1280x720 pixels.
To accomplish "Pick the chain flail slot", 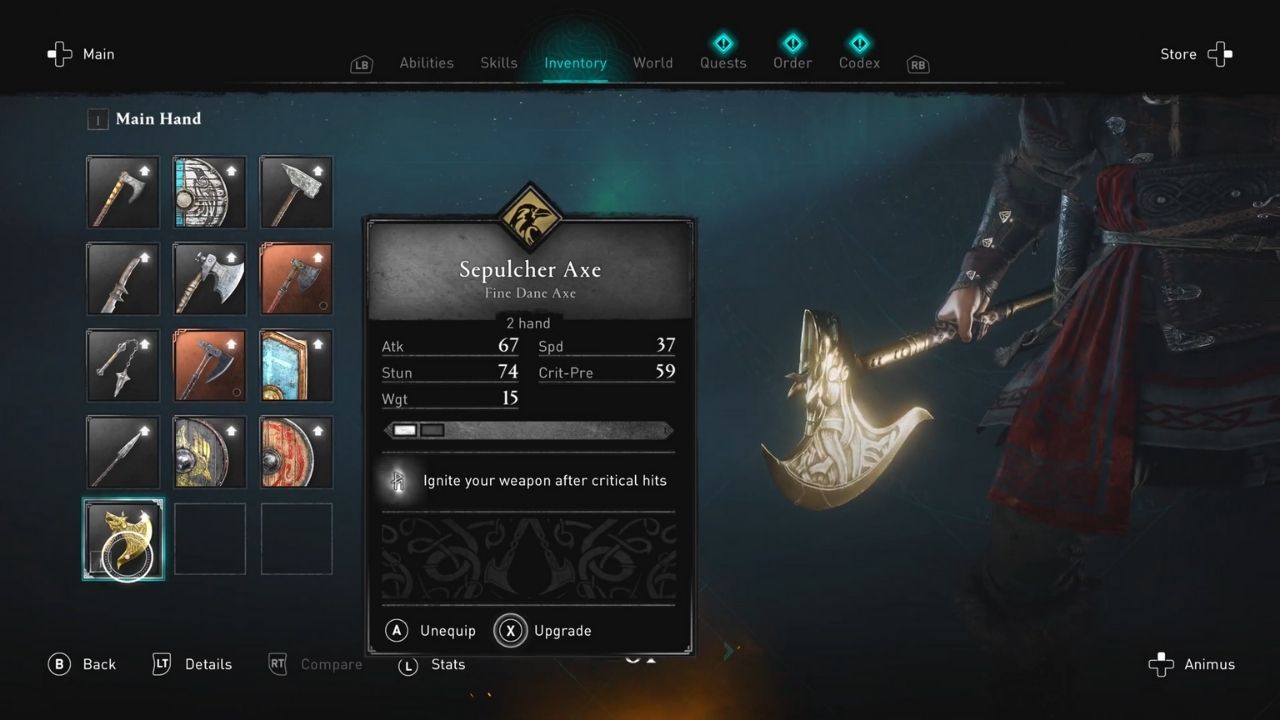I will [x=123, y=366].
